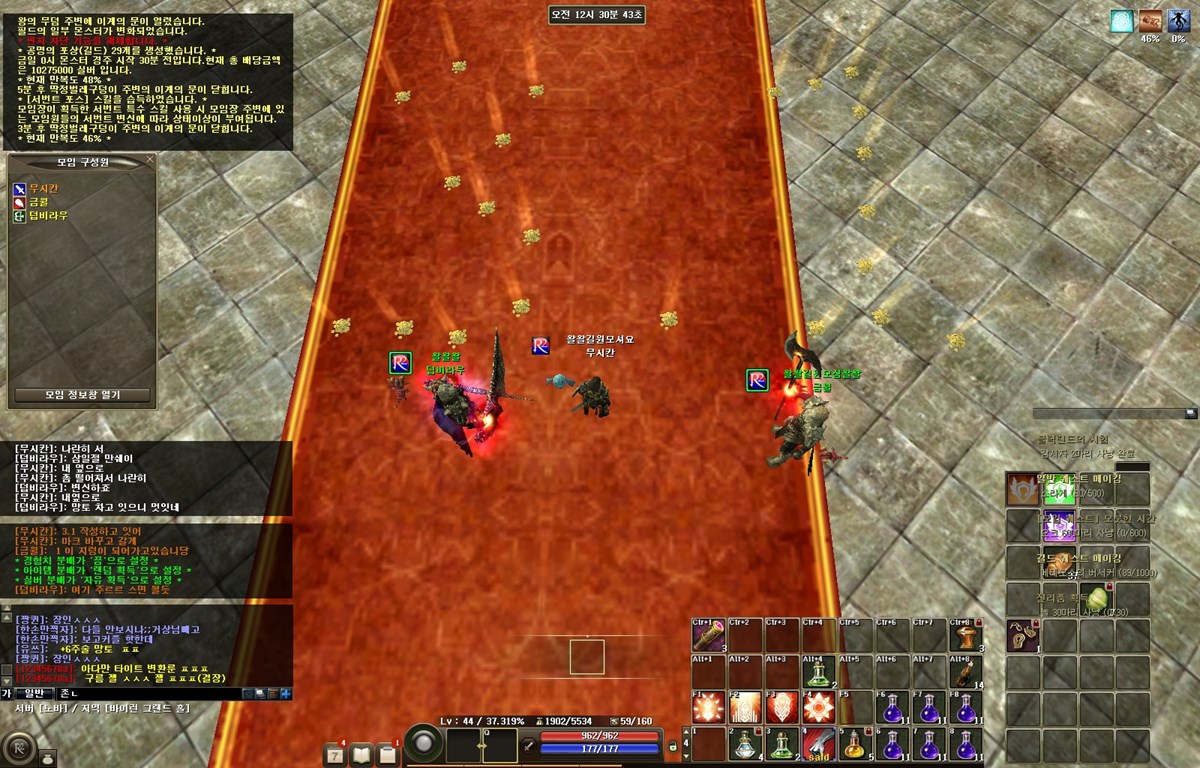Use the orange potion in slot 5
1200x768 pixels.
(855, 745)
